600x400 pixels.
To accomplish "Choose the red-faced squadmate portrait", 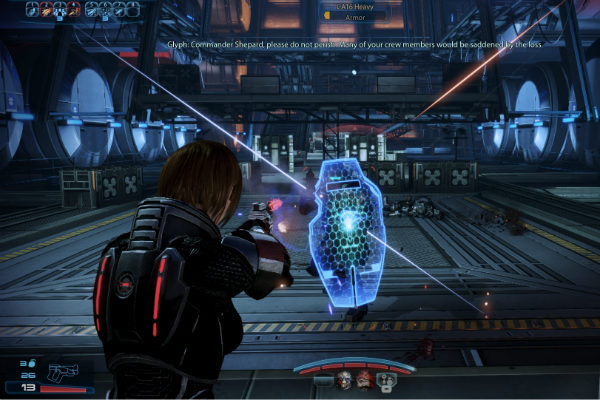I will 363,380.
